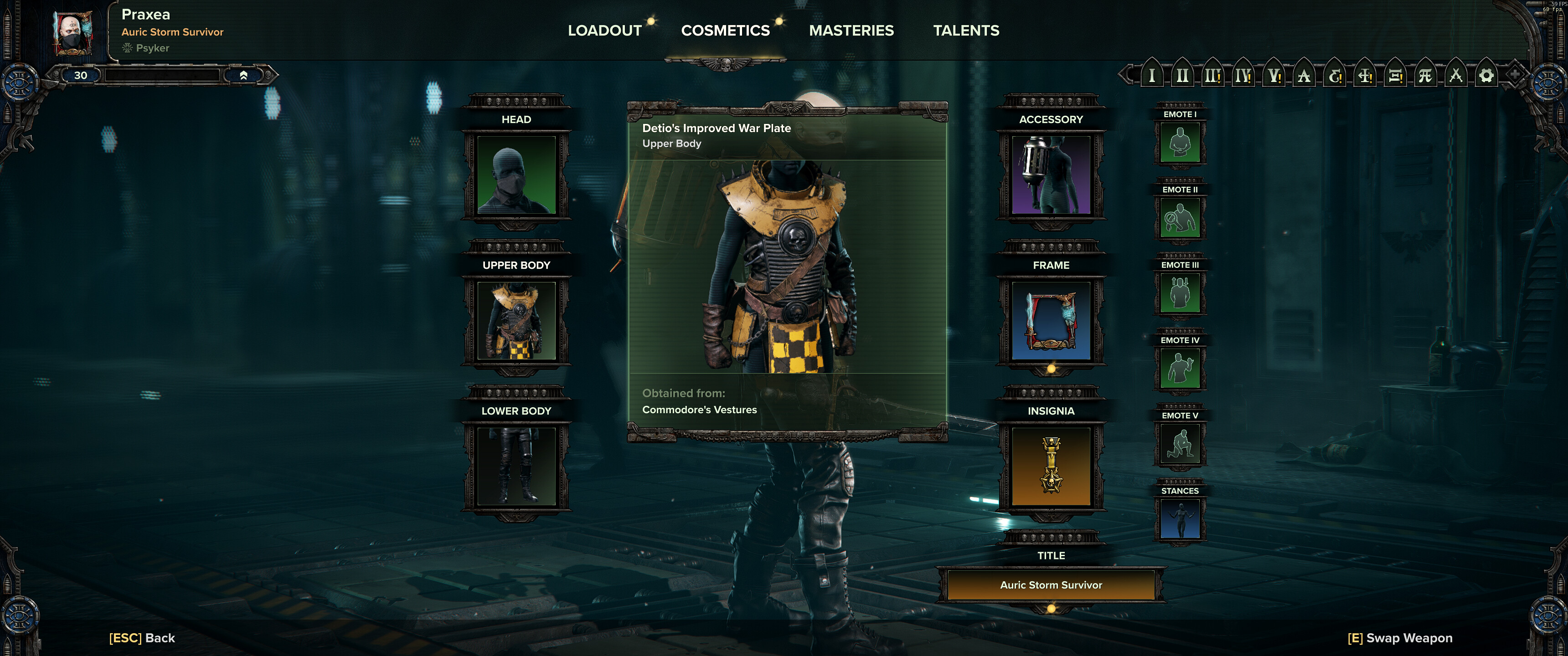
Task: Open the Masteries tab
Action: 851,31
